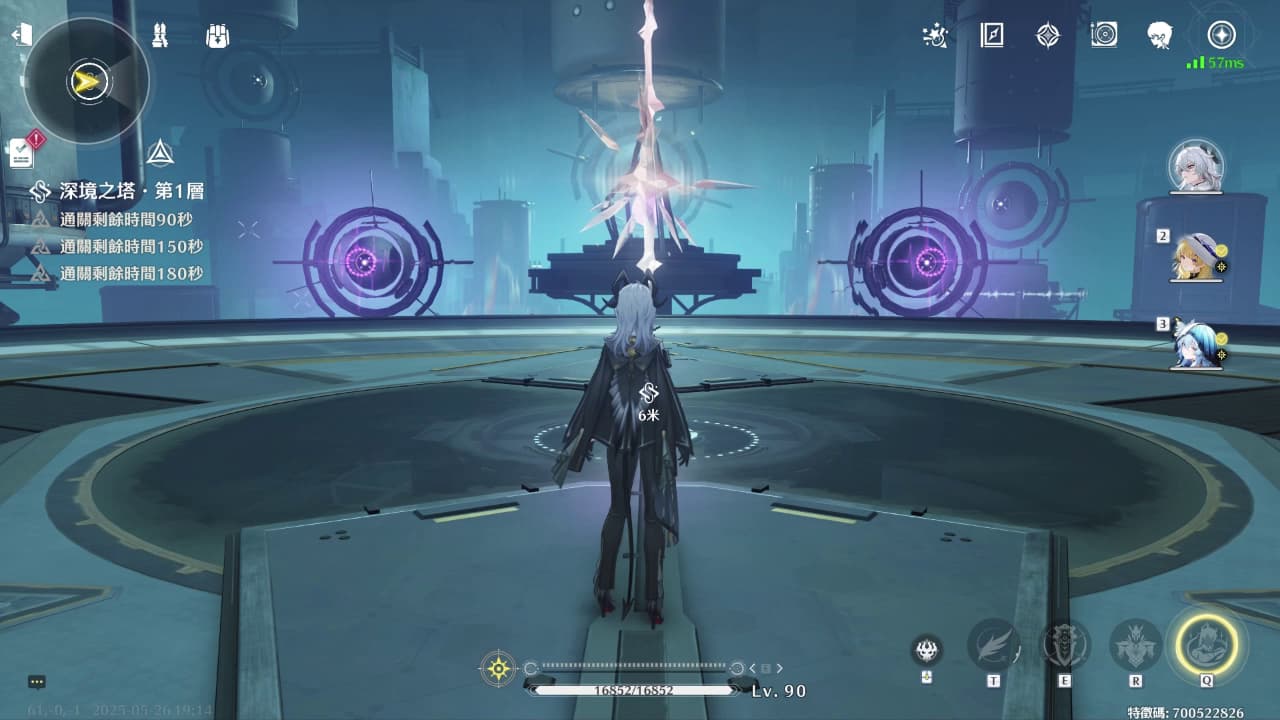This screenshot has width=1280, height=720.
Task: Use the T feather utility icon
Action: tap(993, 645)
